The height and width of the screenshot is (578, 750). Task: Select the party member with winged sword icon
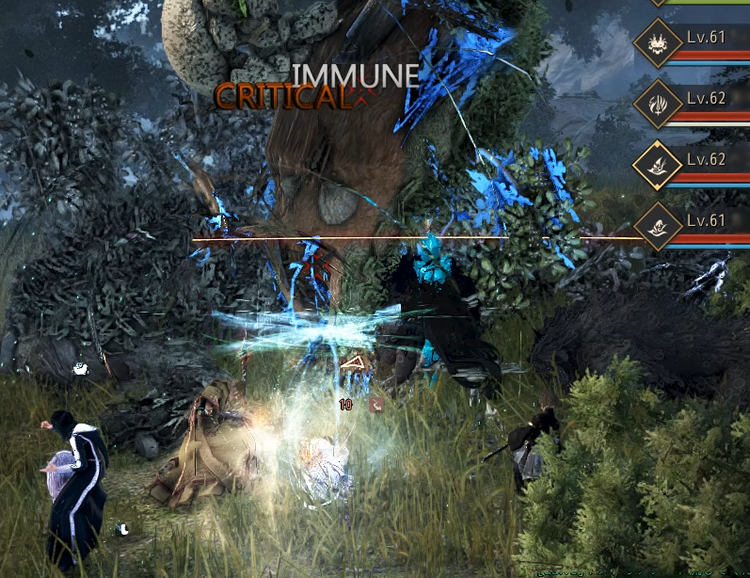(x=658, y=103)
